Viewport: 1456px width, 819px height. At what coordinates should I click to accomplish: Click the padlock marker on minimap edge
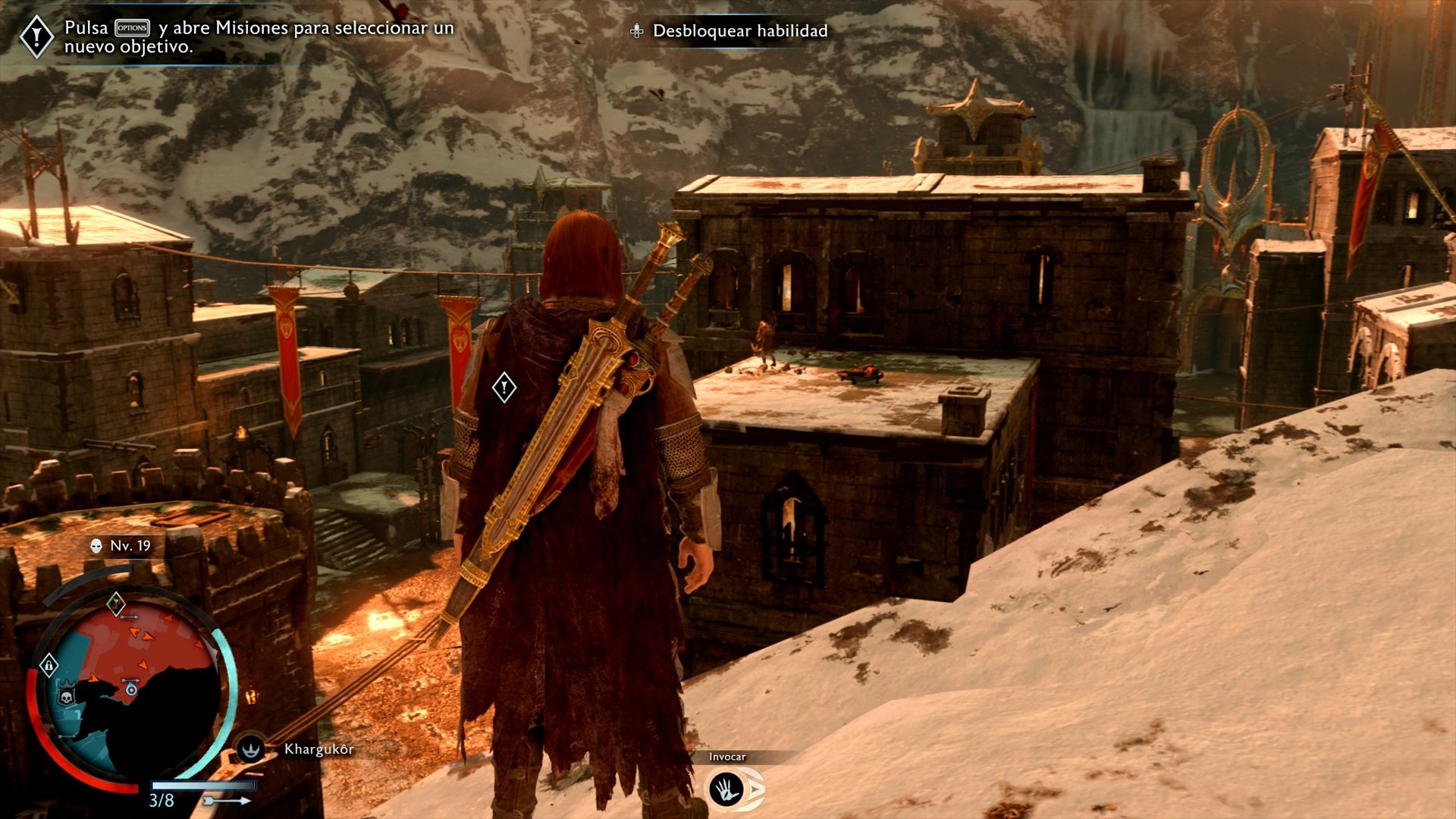pos(49,666)
